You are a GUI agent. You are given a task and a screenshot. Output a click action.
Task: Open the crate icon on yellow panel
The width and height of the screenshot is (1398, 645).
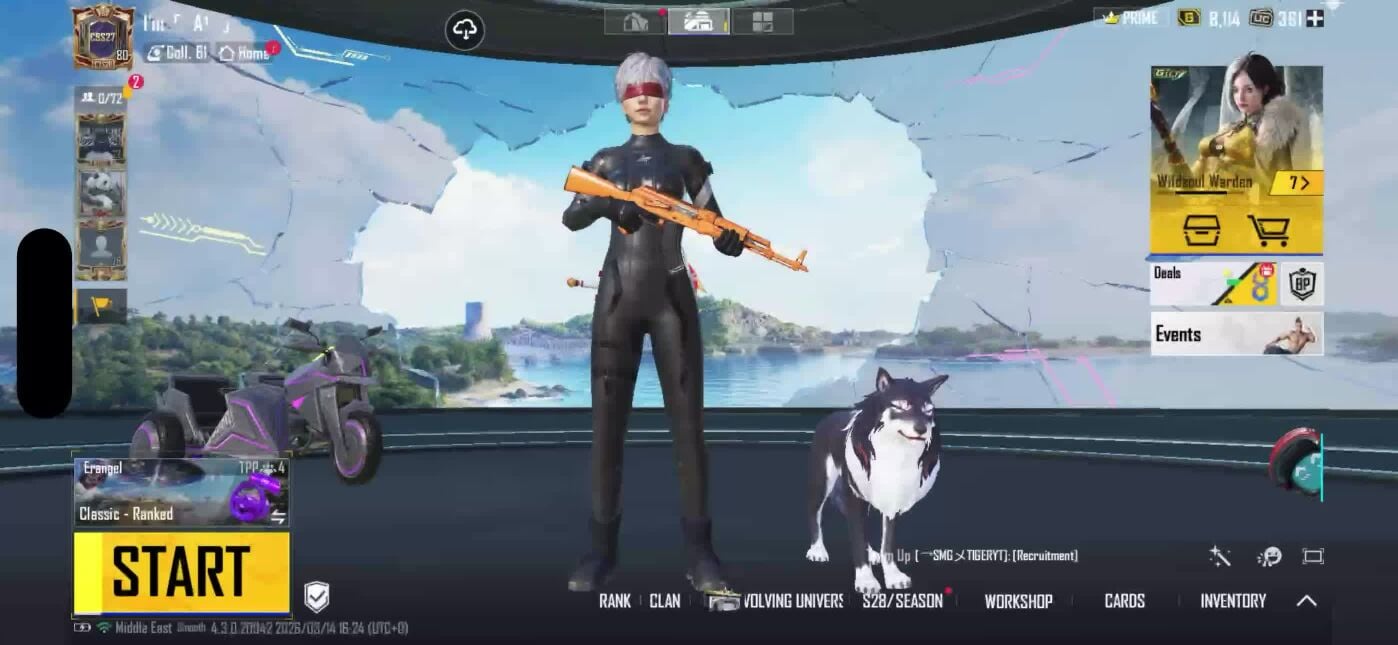[1201, 231]
